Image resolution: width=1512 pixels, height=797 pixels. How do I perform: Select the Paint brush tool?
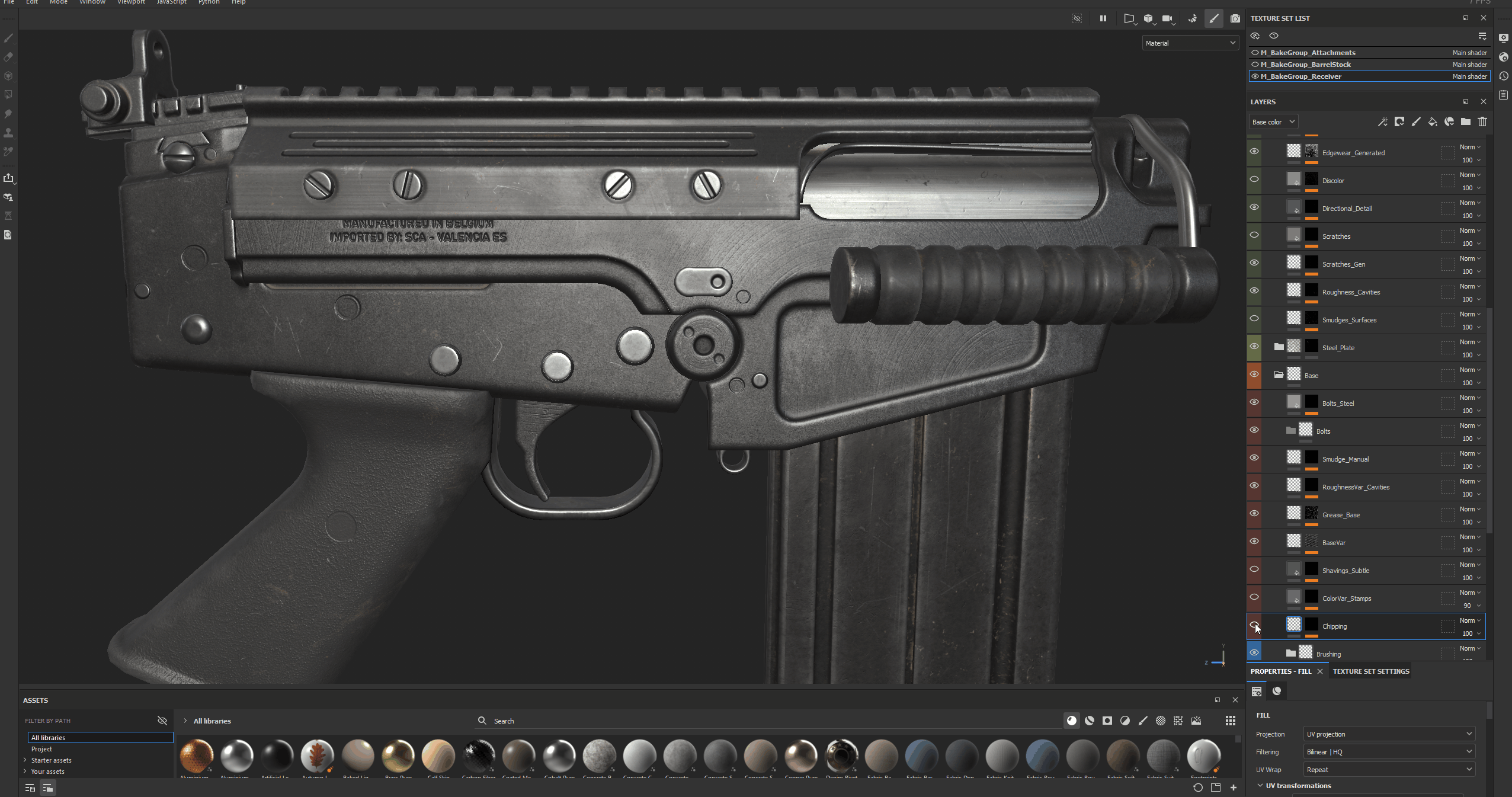(8, 39)
